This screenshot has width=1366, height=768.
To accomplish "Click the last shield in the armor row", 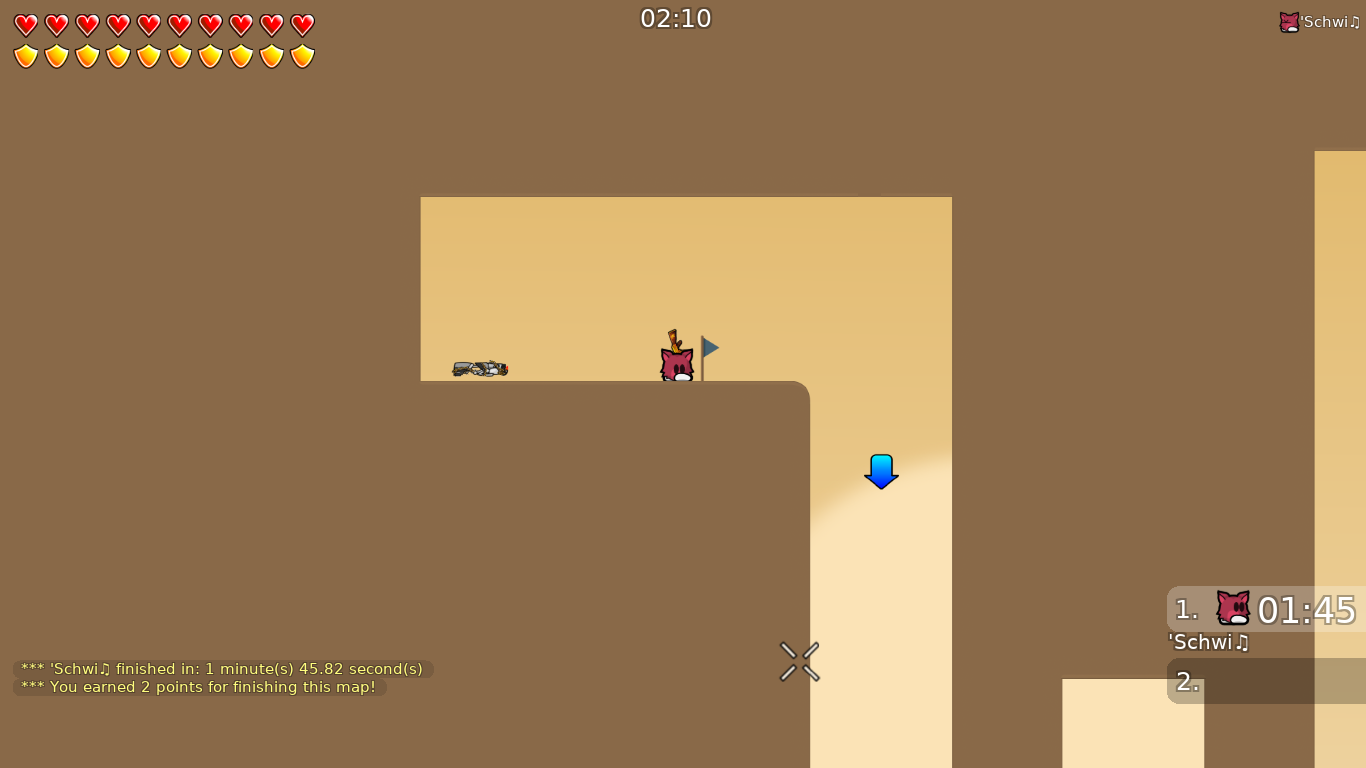I will [300, 55].
